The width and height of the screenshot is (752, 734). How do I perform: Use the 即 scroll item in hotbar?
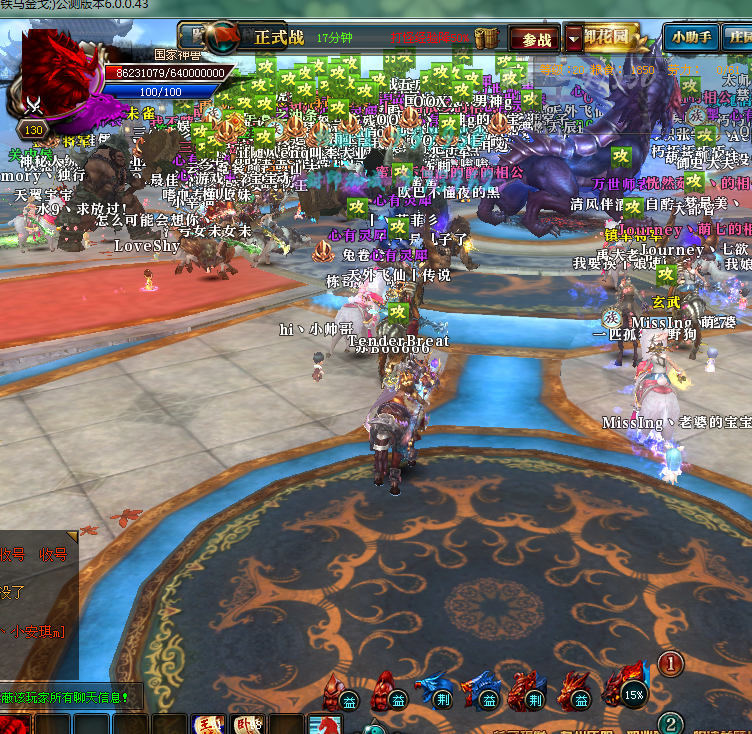[x=245, y=724]
